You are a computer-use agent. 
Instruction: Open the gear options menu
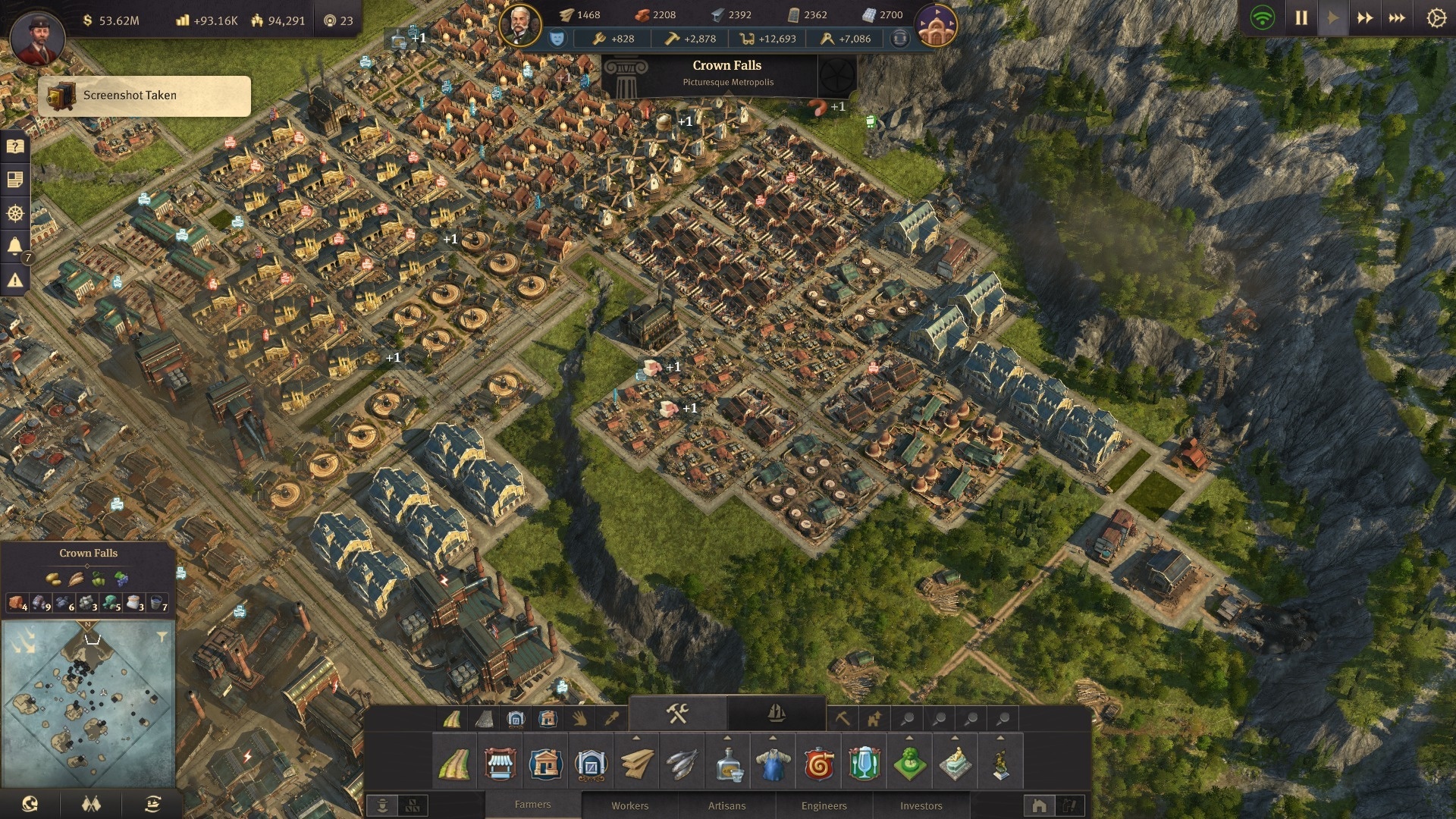pos(1436,17)
